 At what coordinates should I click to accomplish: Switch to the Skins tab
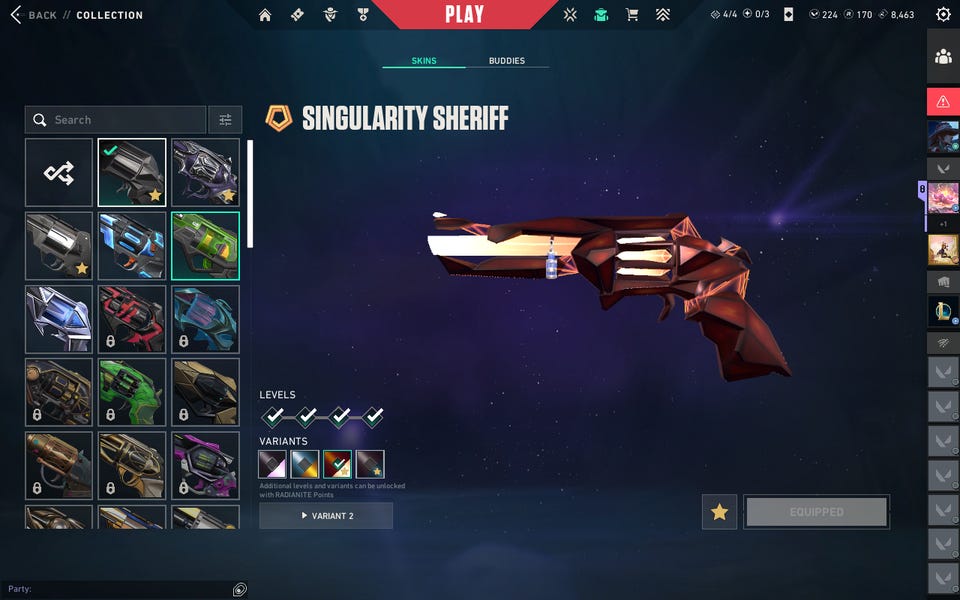tap(423, 61)
